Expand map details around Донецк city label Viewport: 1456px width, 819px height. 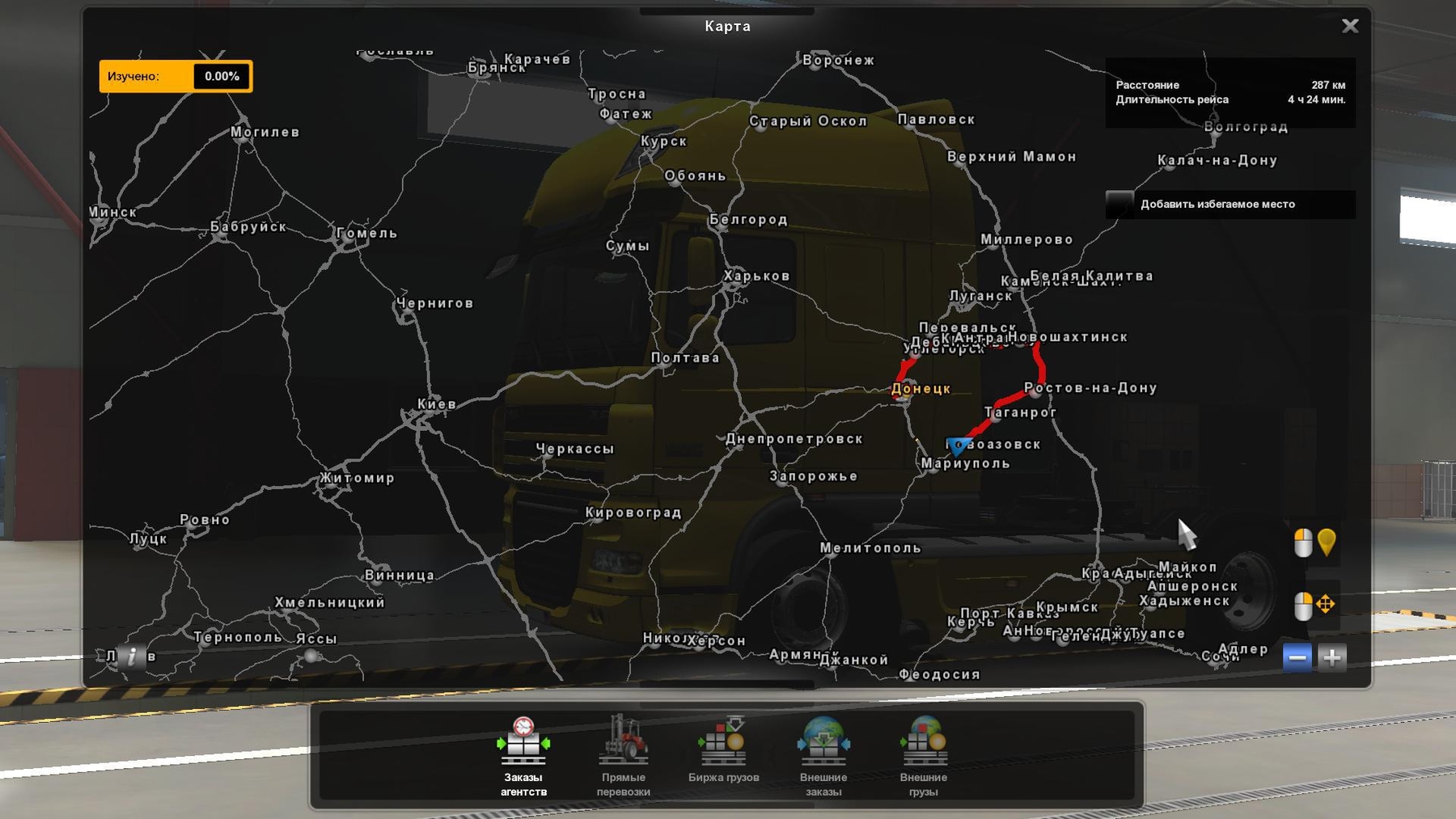click(x=920, y=390)
